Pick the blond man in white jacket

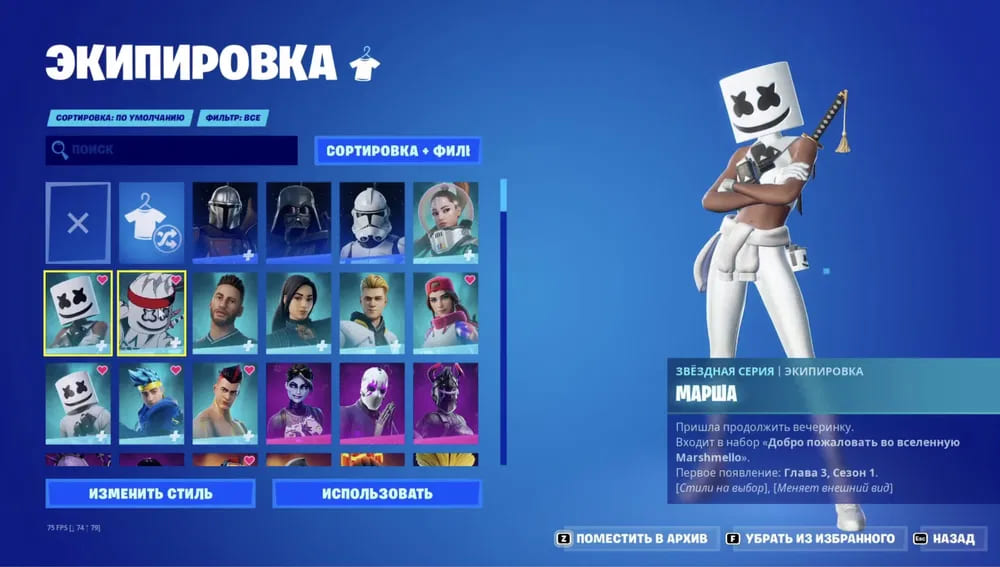pos(372,313)
